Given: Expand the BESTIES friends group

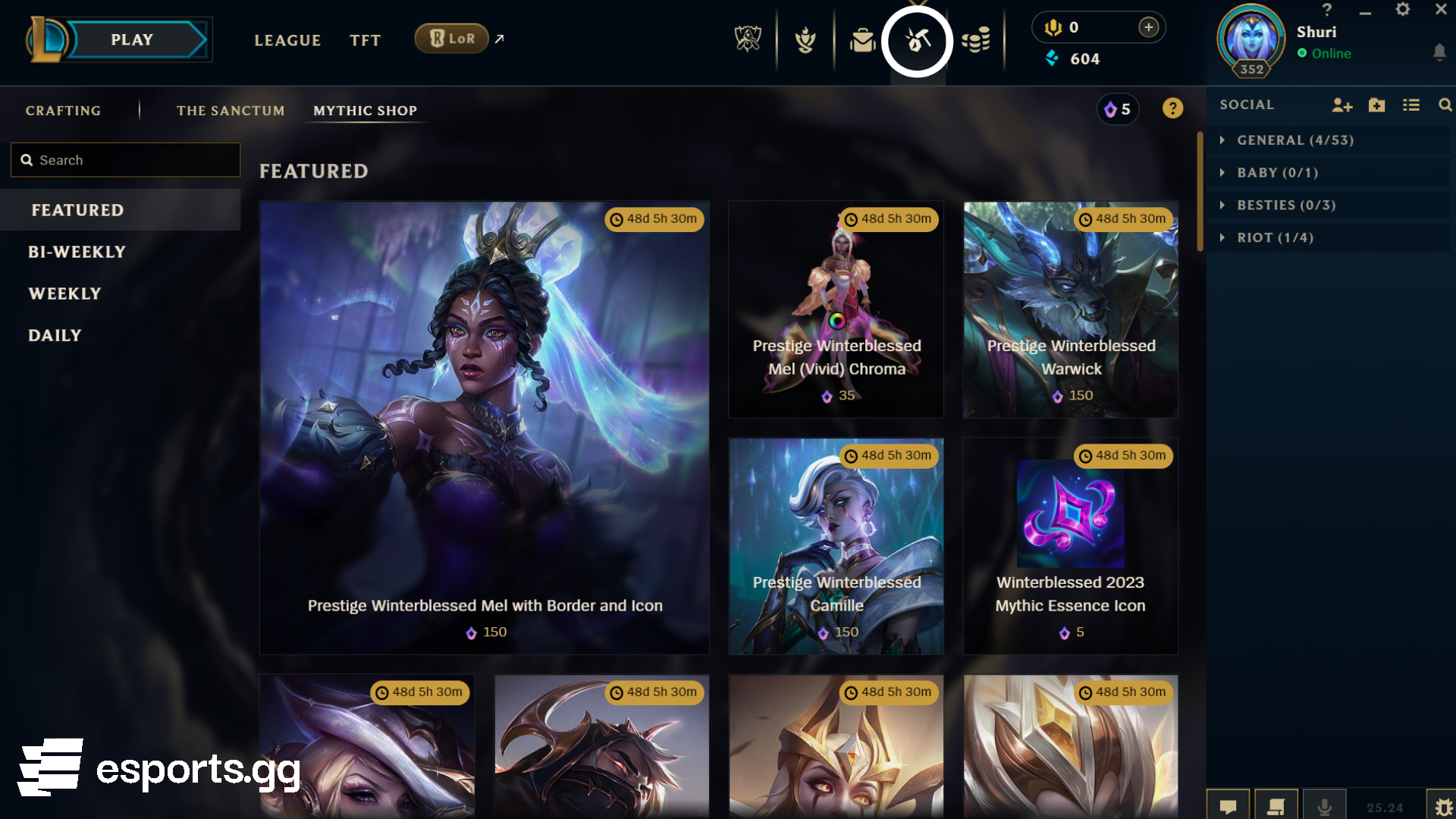Looking at the screenshot, I should pos(1286,206).
